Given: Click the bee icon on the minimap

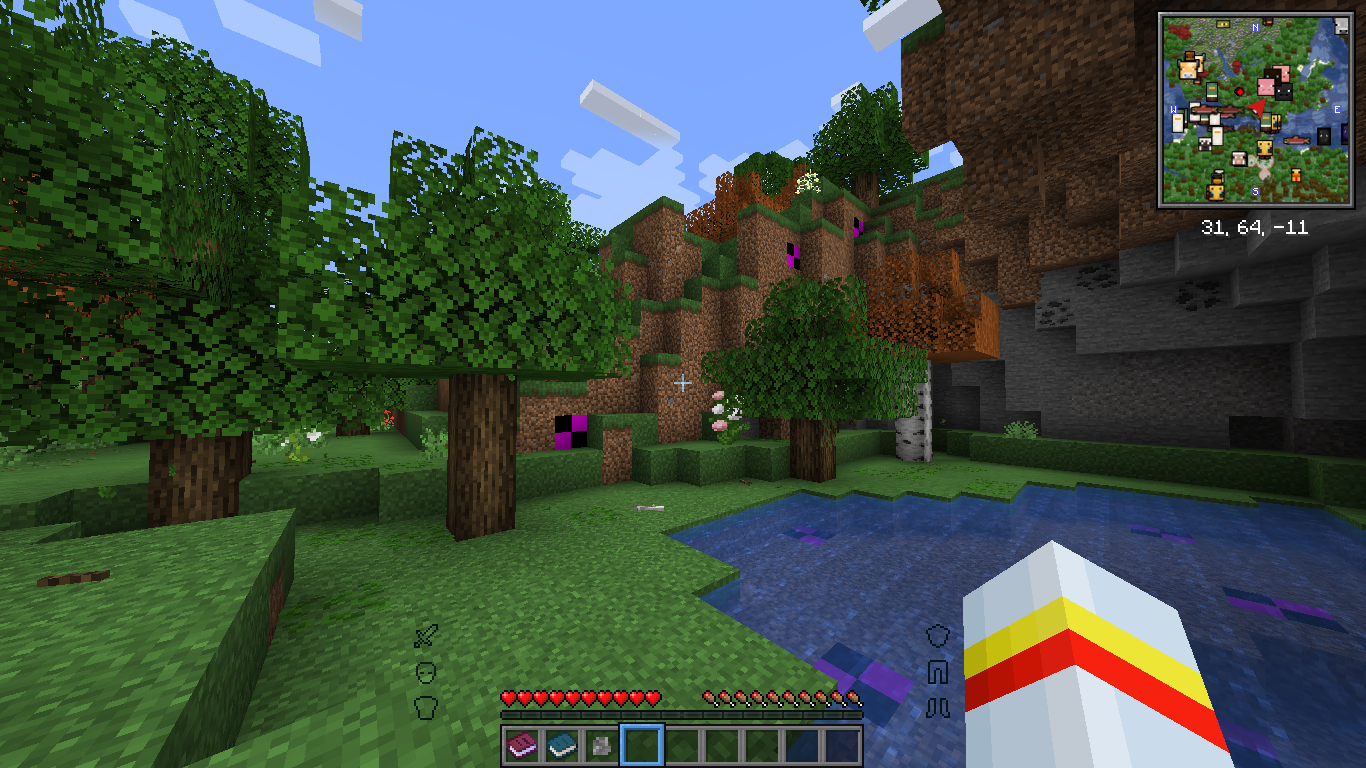Looking at the screenshot, I should 1265,149.
